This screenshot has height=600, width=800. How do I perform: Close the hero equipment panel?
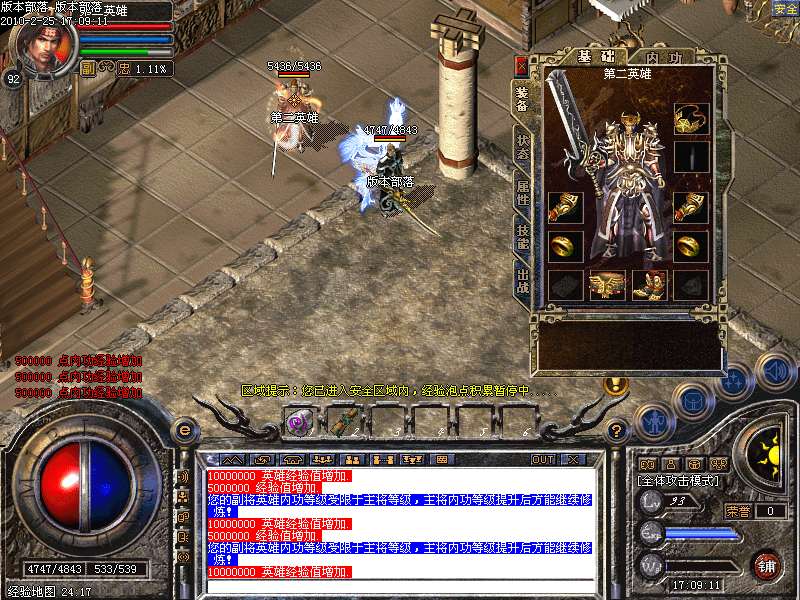(x=521, y=66)
